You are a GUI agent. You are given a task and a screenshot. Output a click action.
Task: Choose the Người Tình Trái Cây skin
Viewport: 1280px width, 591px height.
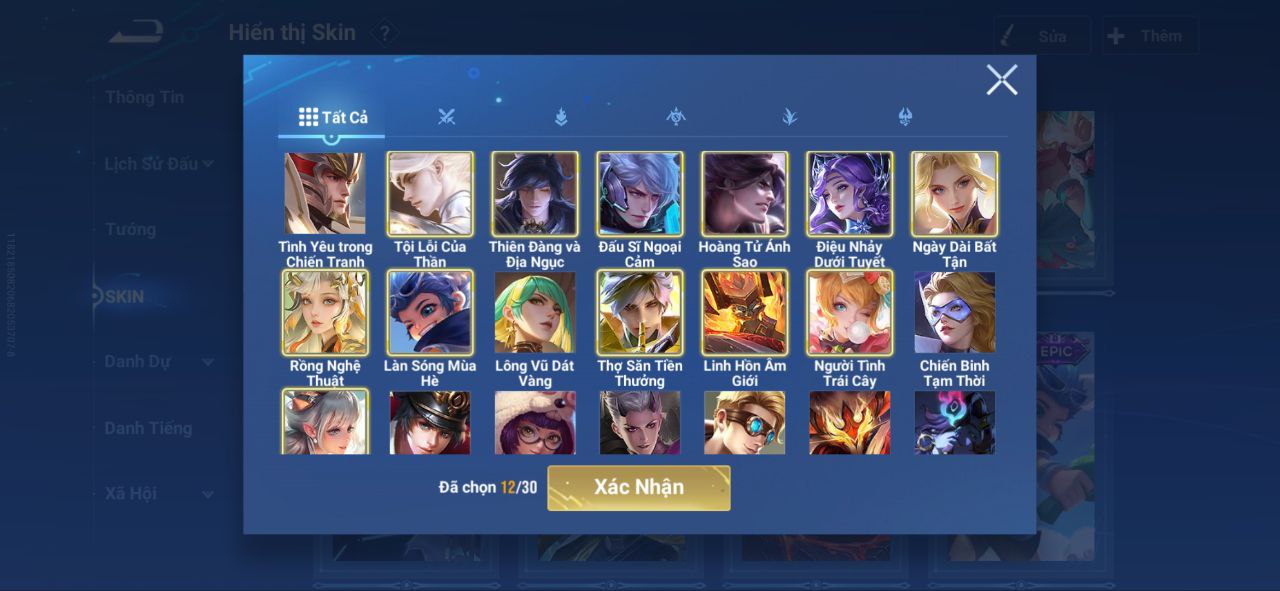850,313
